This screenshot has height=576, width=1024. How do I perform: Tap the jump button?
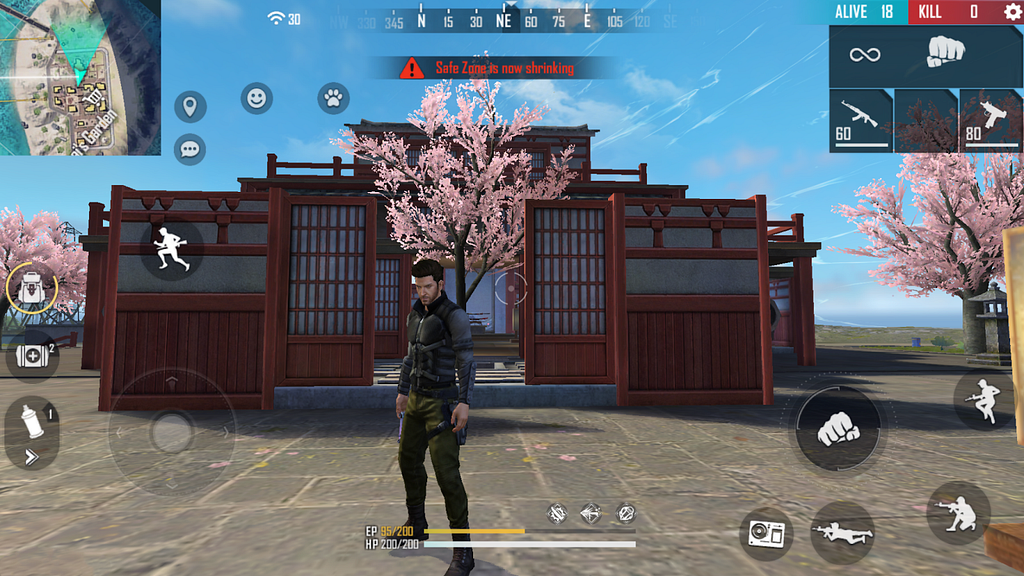point(983,400)
